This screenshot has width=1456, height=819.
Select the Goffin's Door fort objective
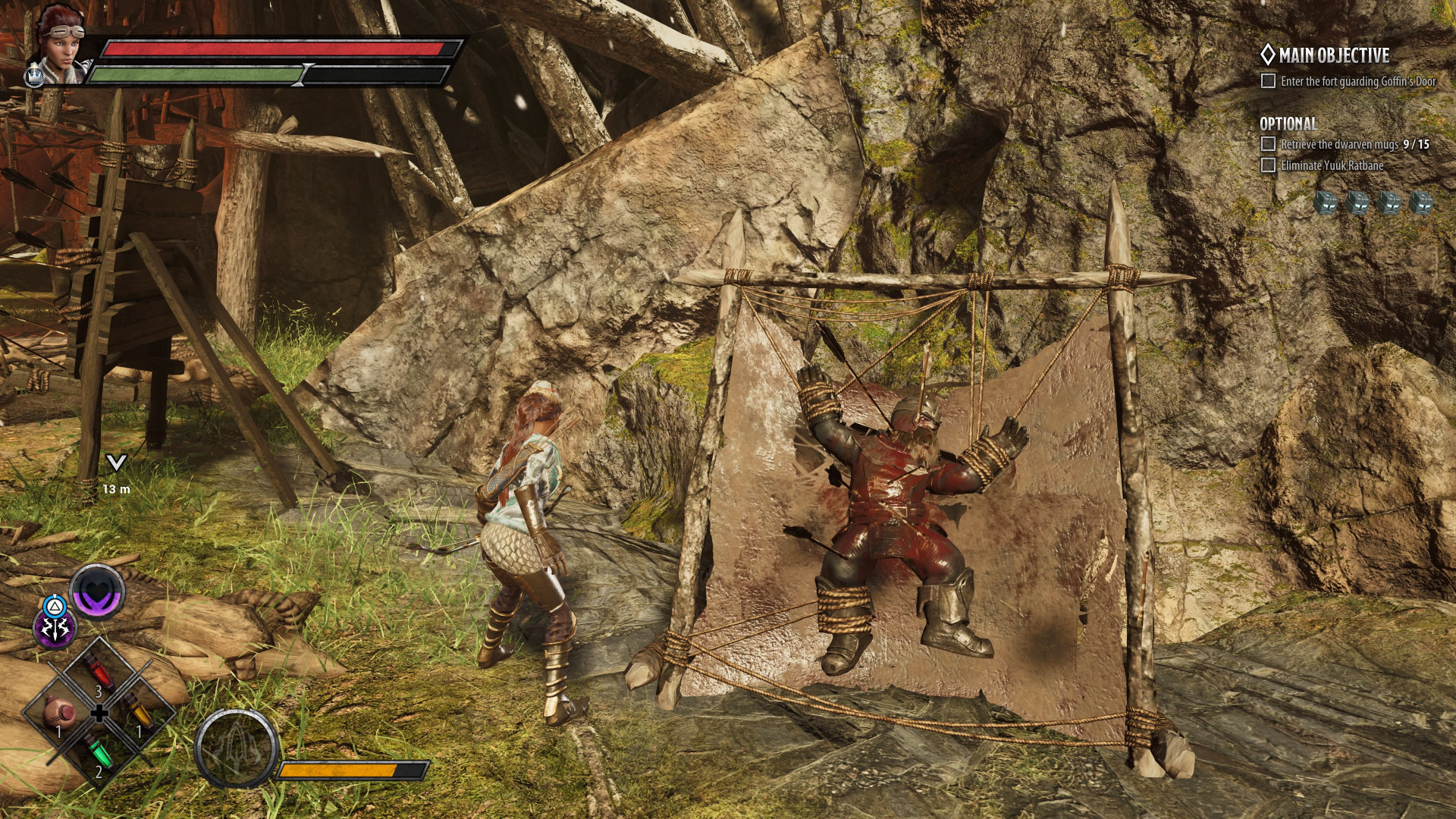point(1357,81)
